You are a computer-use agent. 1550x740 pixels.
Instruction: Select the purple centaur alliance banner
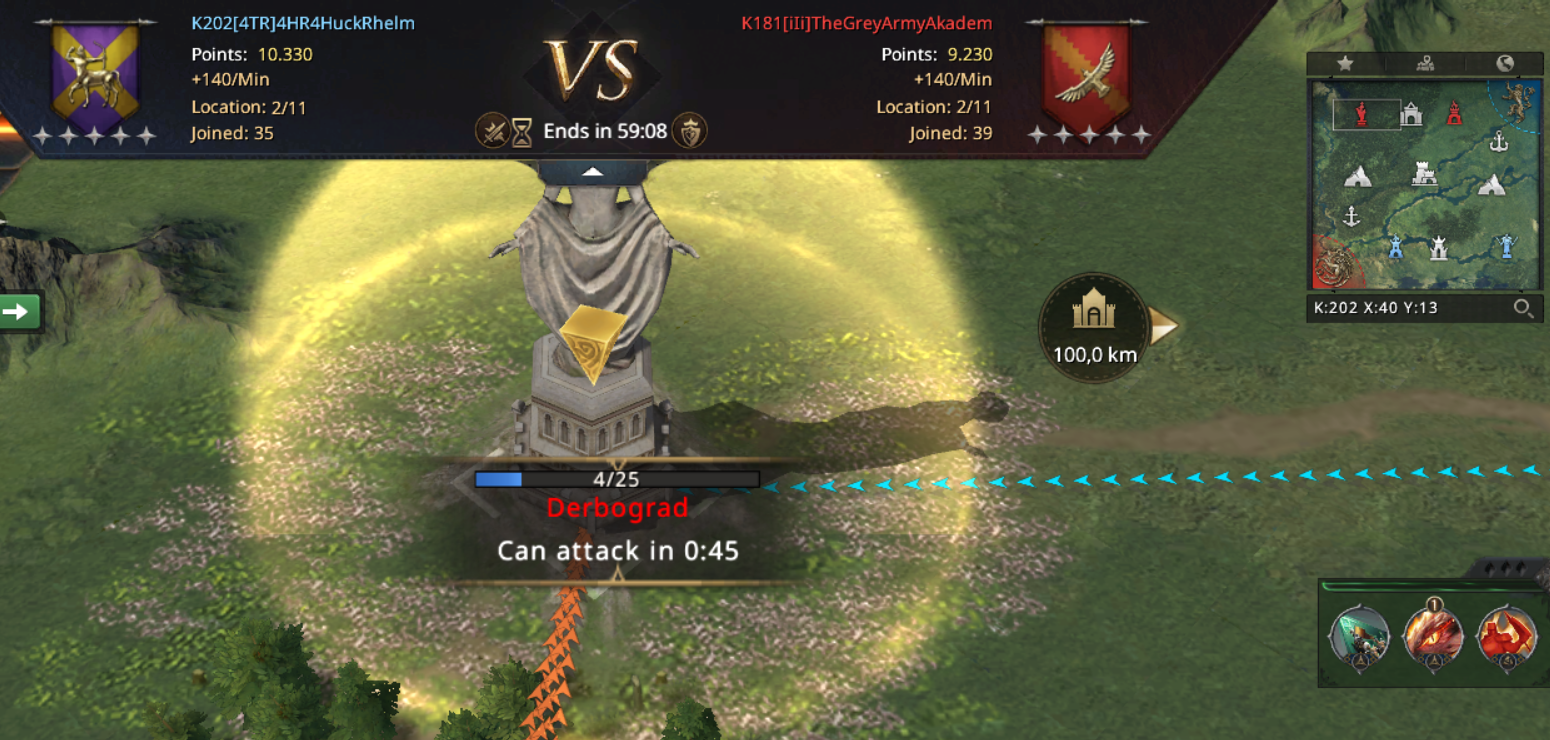(95, 73)
